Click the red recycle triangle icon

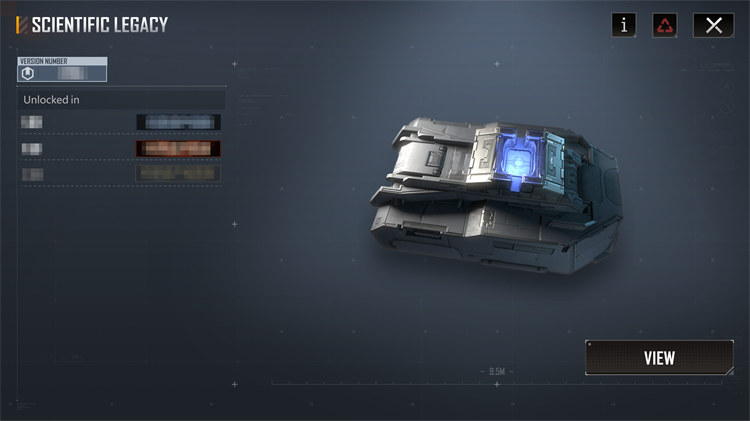click(x=666, y=25)
